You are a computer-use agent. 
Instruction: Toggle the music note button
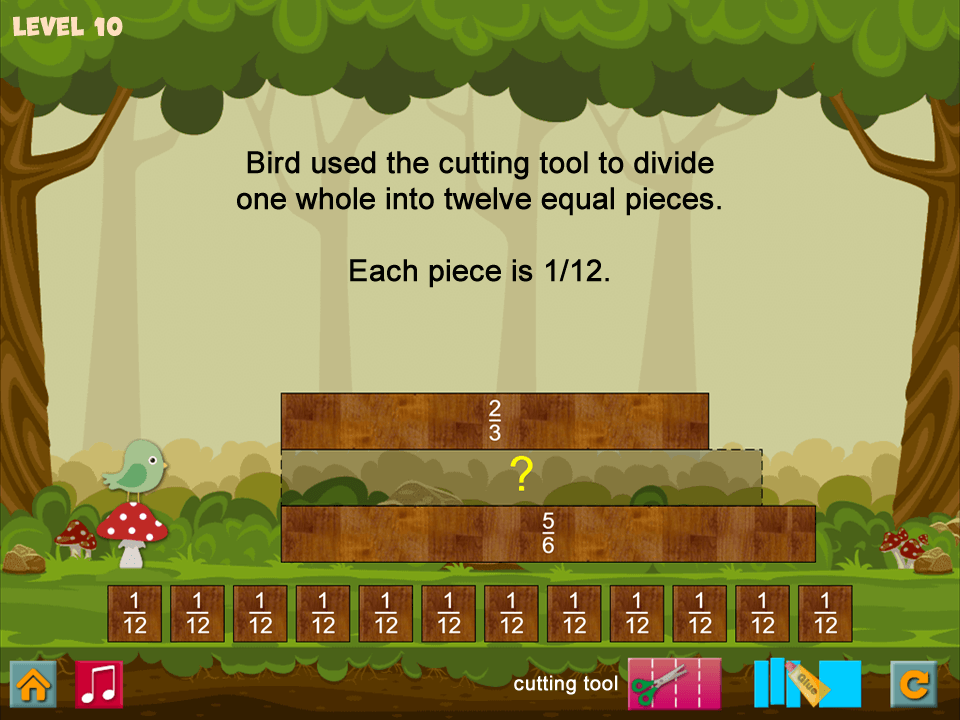tap(99, 685)
